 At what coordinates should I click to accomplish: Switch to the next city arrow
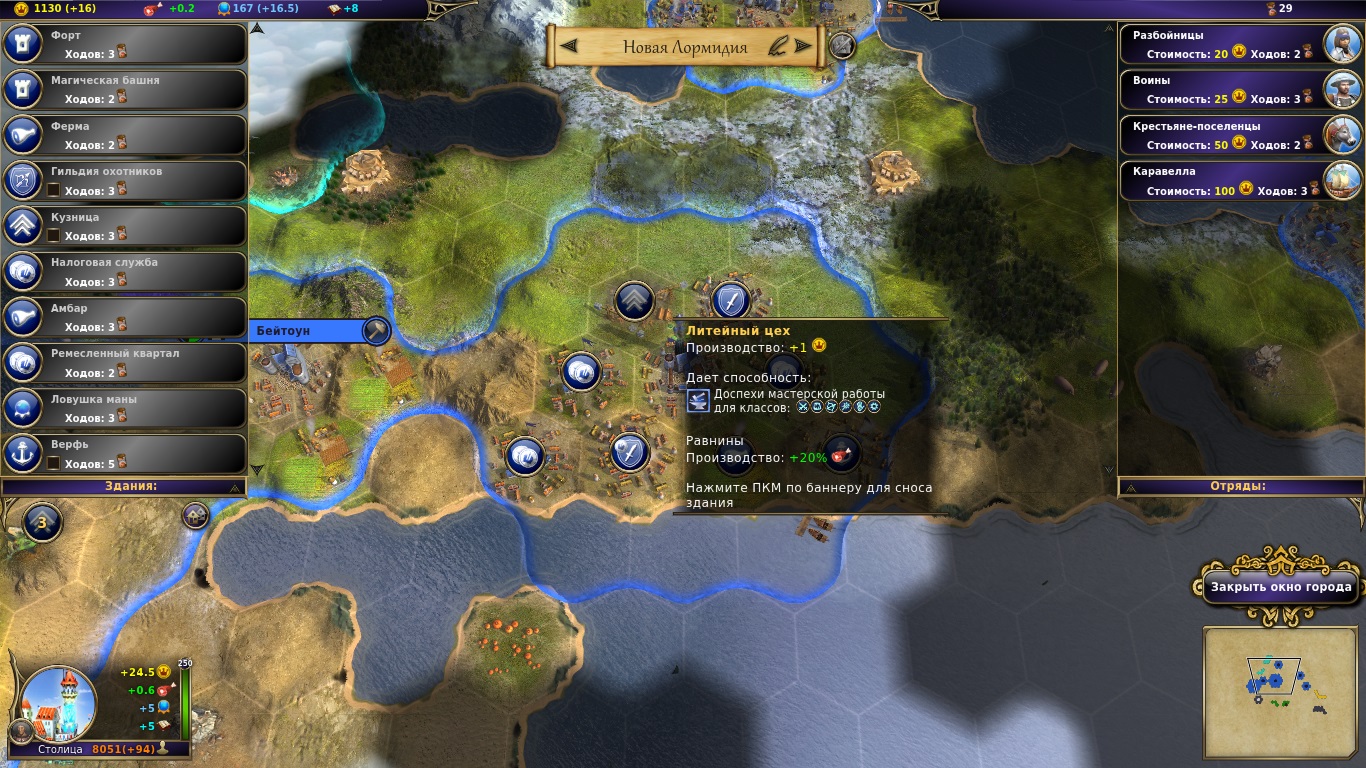tap(802, 46)
